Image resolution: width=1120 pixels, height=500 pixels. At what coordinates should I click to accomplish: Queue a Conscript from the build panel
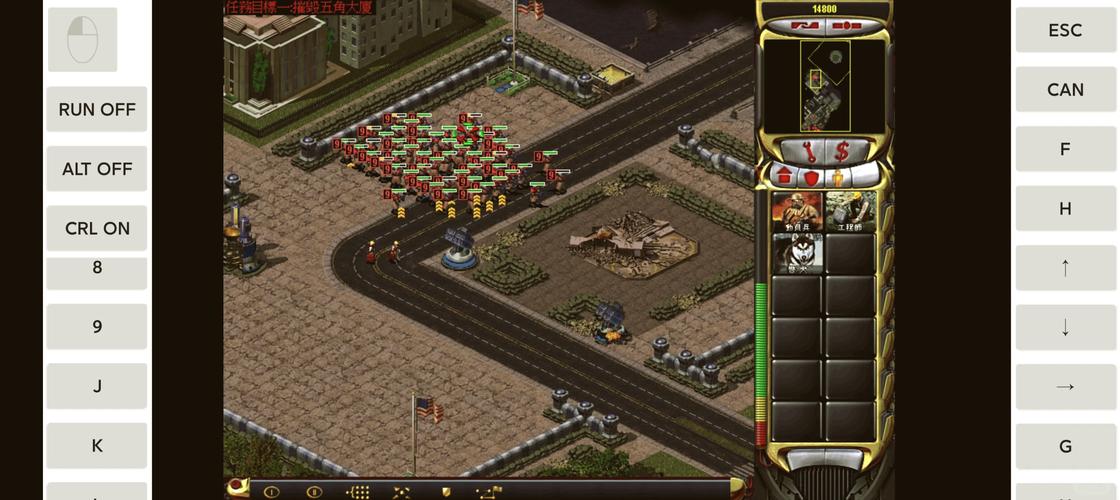pos(797,211)
